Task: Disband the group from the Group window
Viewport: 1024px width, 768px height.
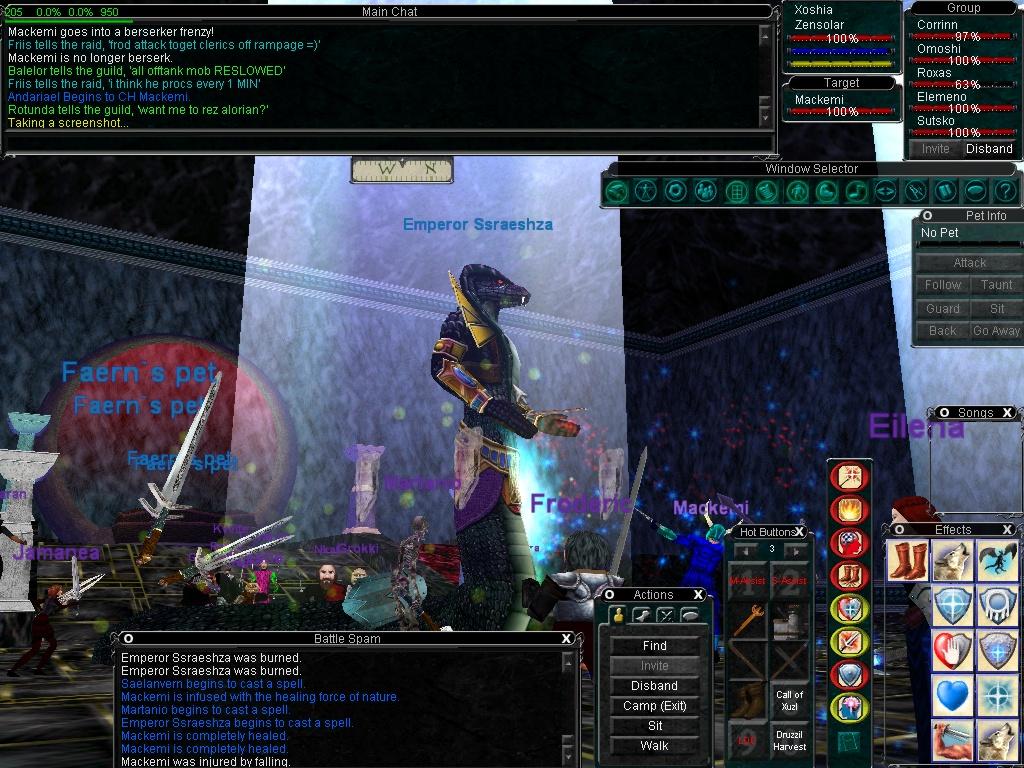Action: 988,149
